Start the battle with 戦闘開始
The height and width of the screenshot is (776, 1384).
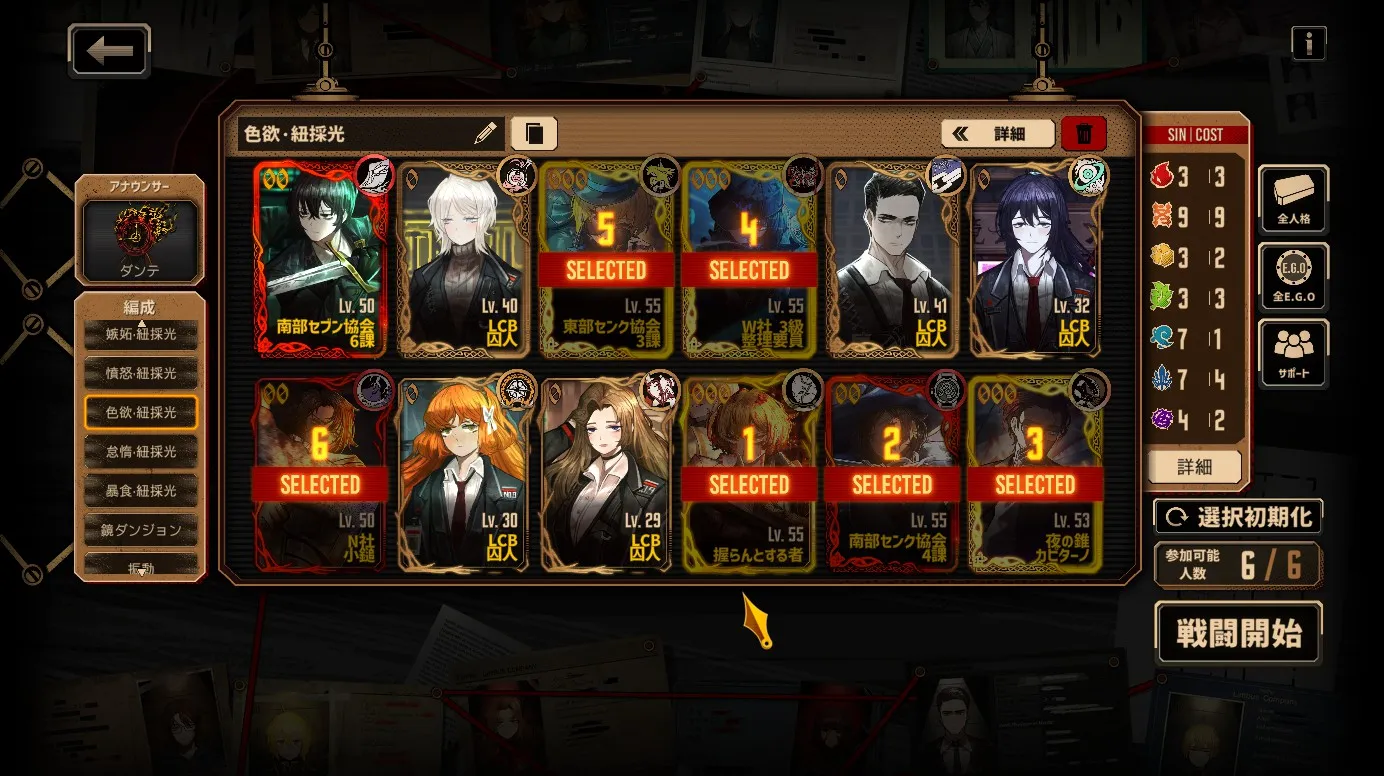[1238, 633]
